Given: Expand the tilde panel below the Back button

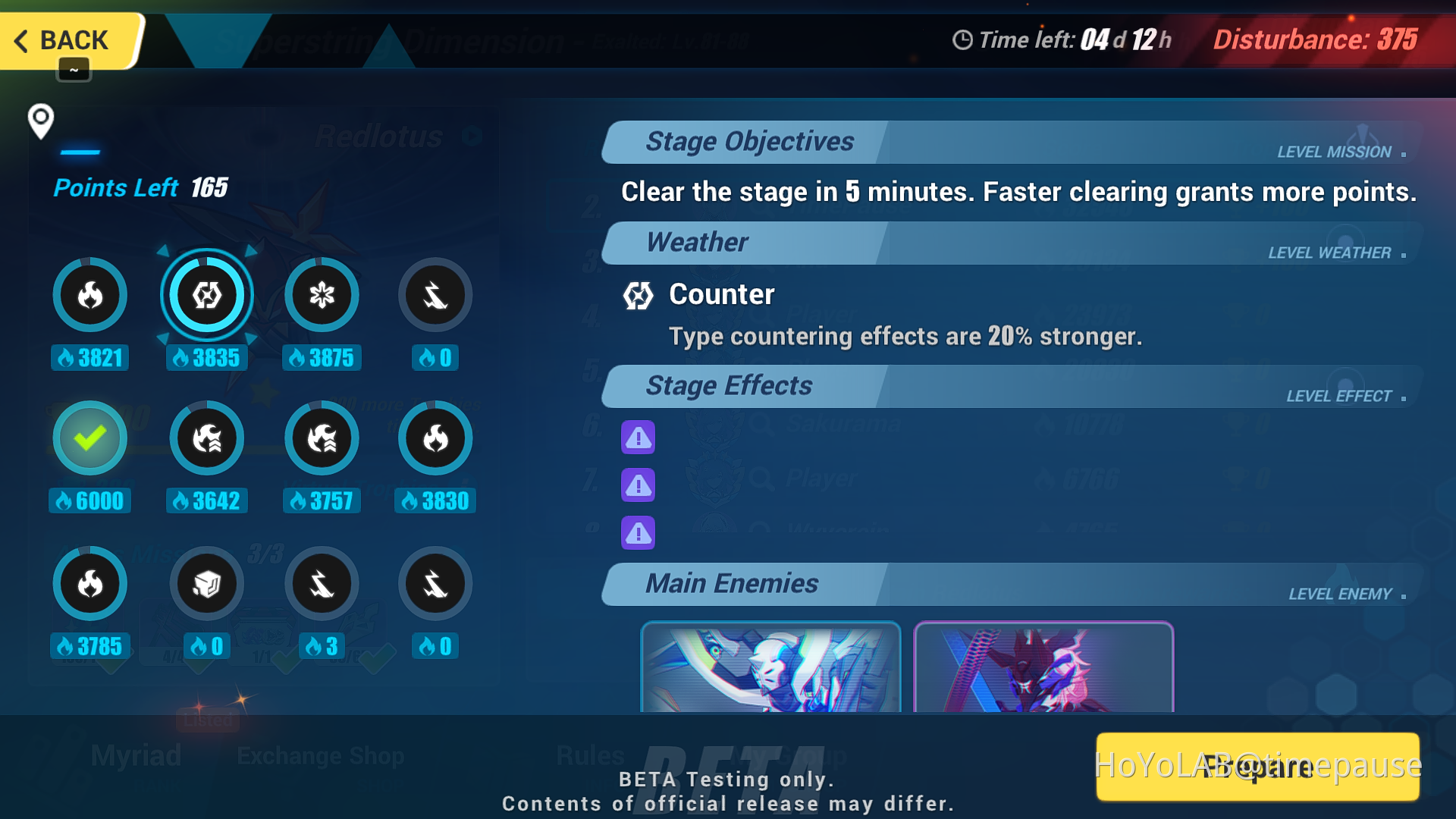Looking at the screenshot, I should 74,69.
